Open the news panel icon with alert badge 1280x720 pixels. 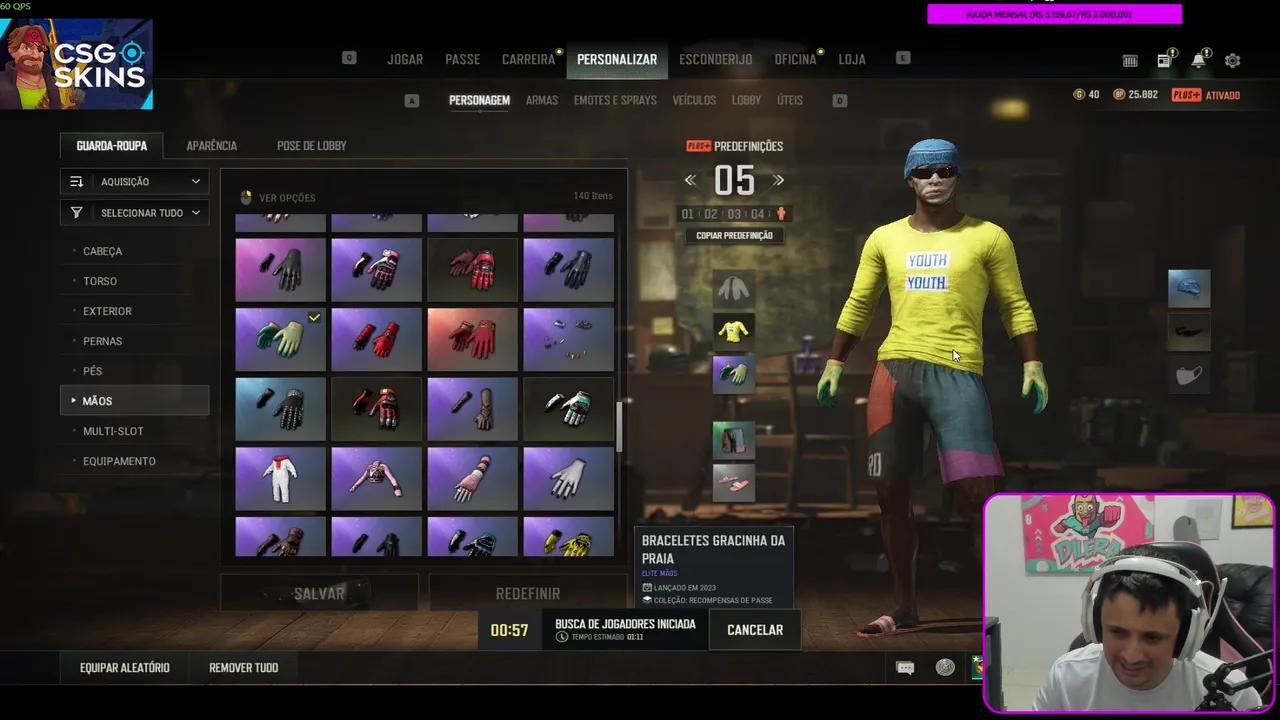(1163, 60)
